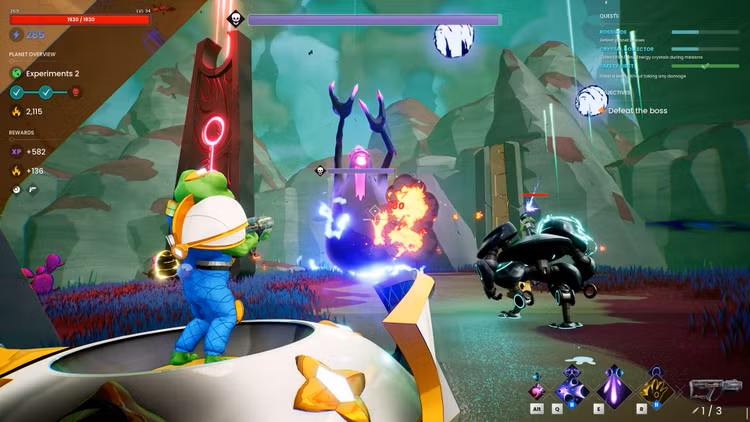750x422 pixels.
Task: View the Defeat the boss objective
Action: click(x=637, y=110)
